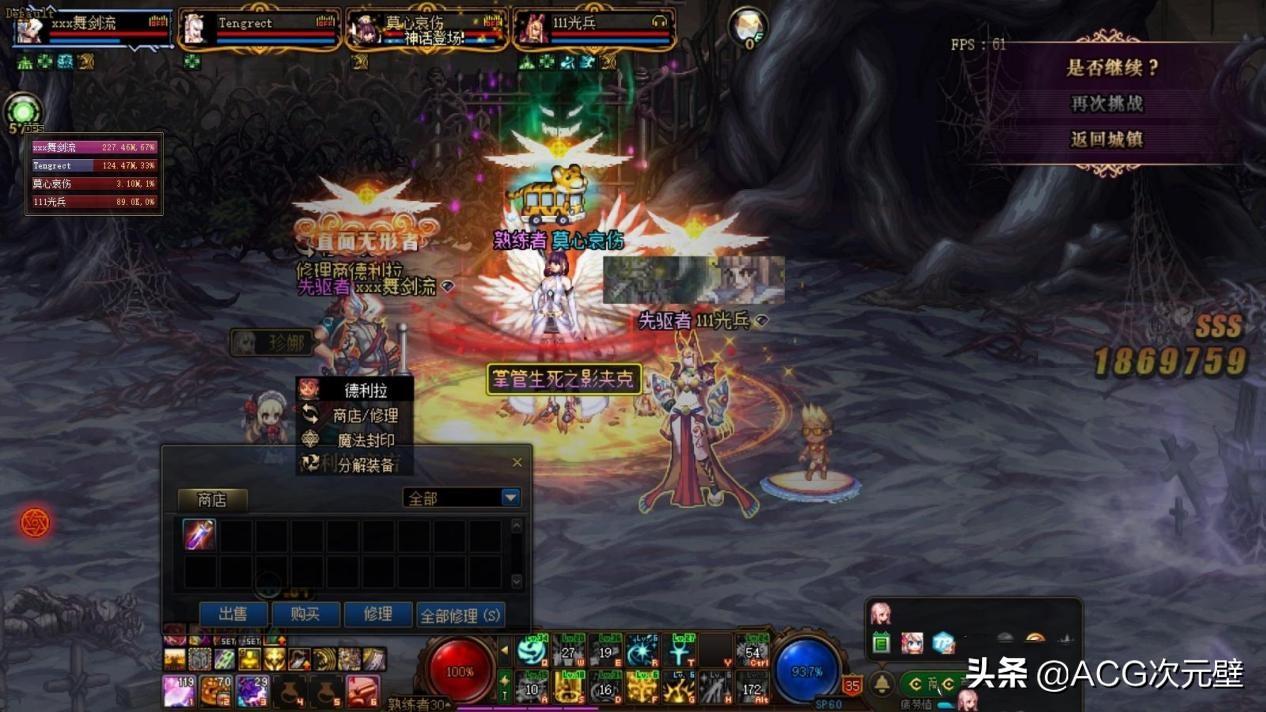This screenshot has height=712, width=1266.
Task: Click the 出售 sell button
Action: click(x=233, y=614)
